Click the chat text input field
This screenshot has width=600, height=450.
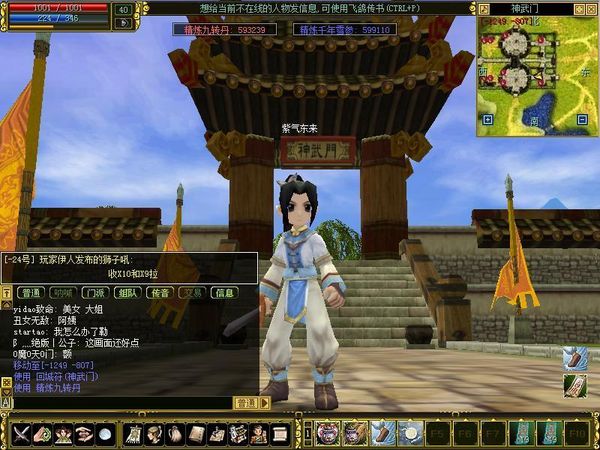(120, 402)
